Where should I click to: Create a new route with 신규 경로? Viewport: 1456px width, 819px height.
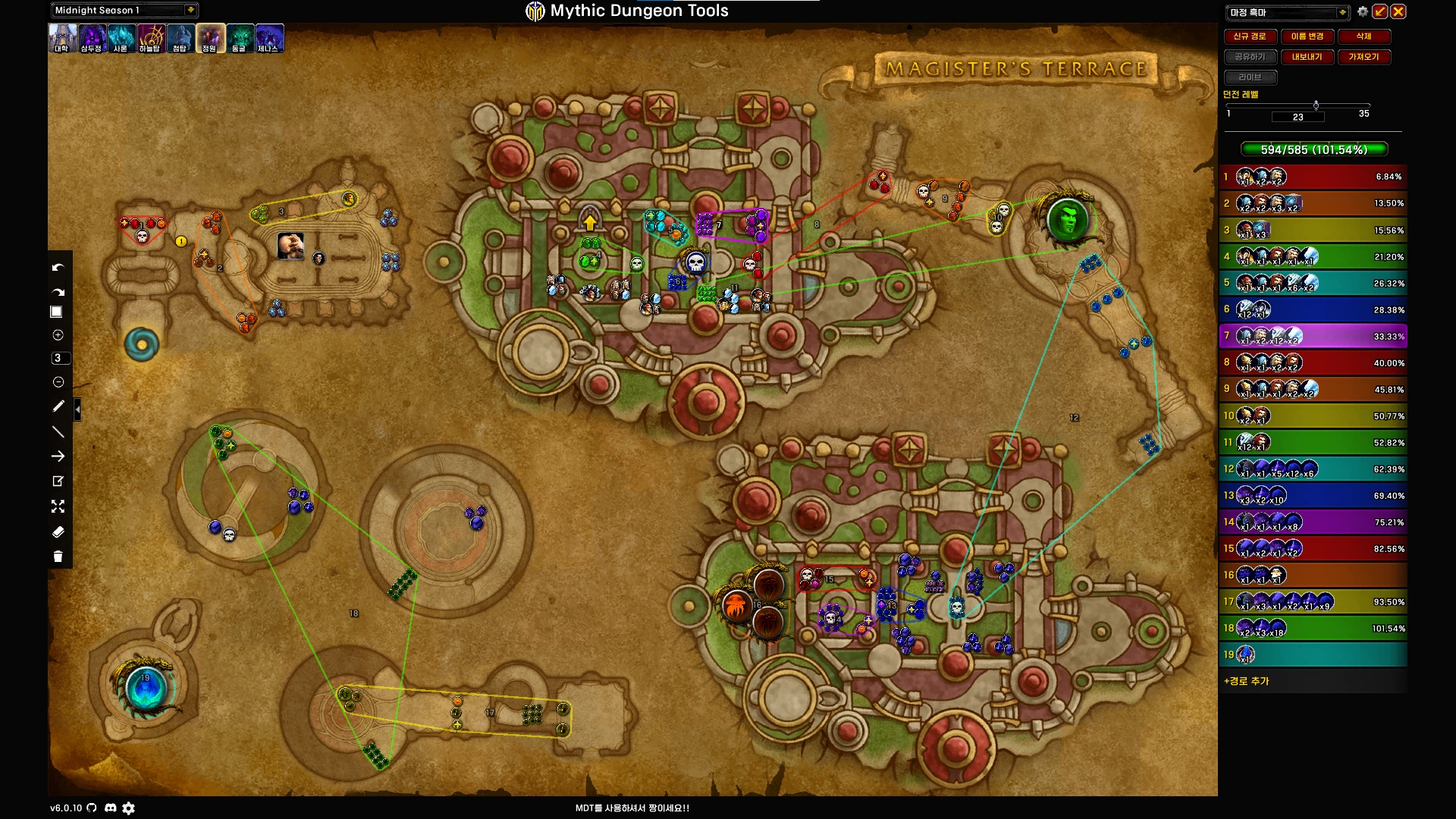[1250, 36]
